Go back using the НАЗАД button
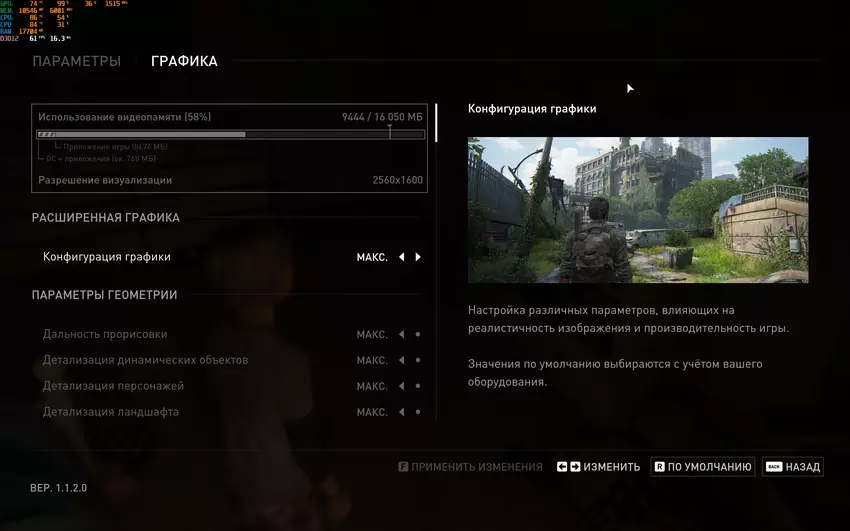Viewport: 850px width, 531px height. (792, 467)
